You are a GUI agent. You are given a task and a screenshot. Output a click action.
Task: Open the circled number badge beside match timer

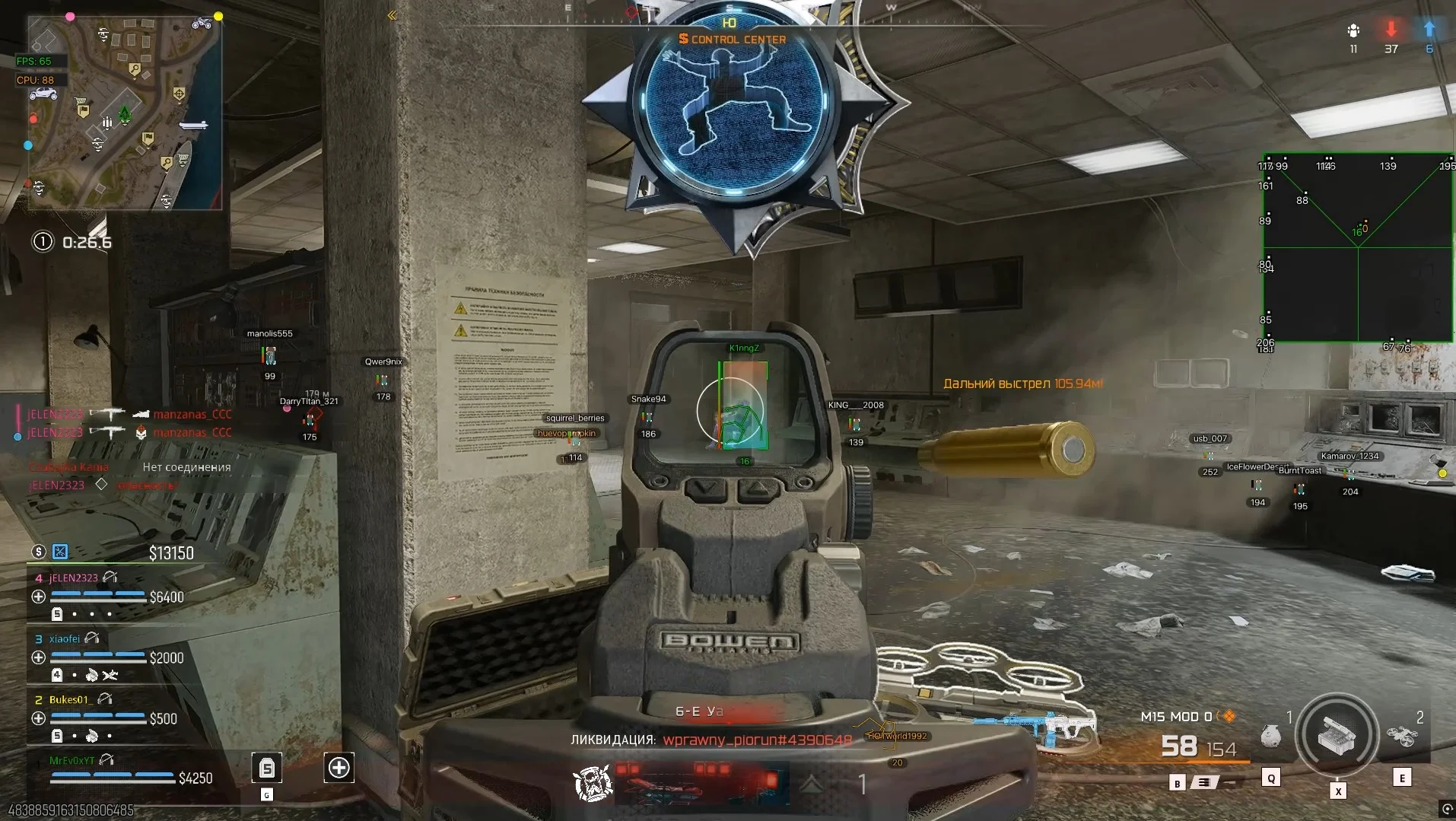(x=42, y=242)
